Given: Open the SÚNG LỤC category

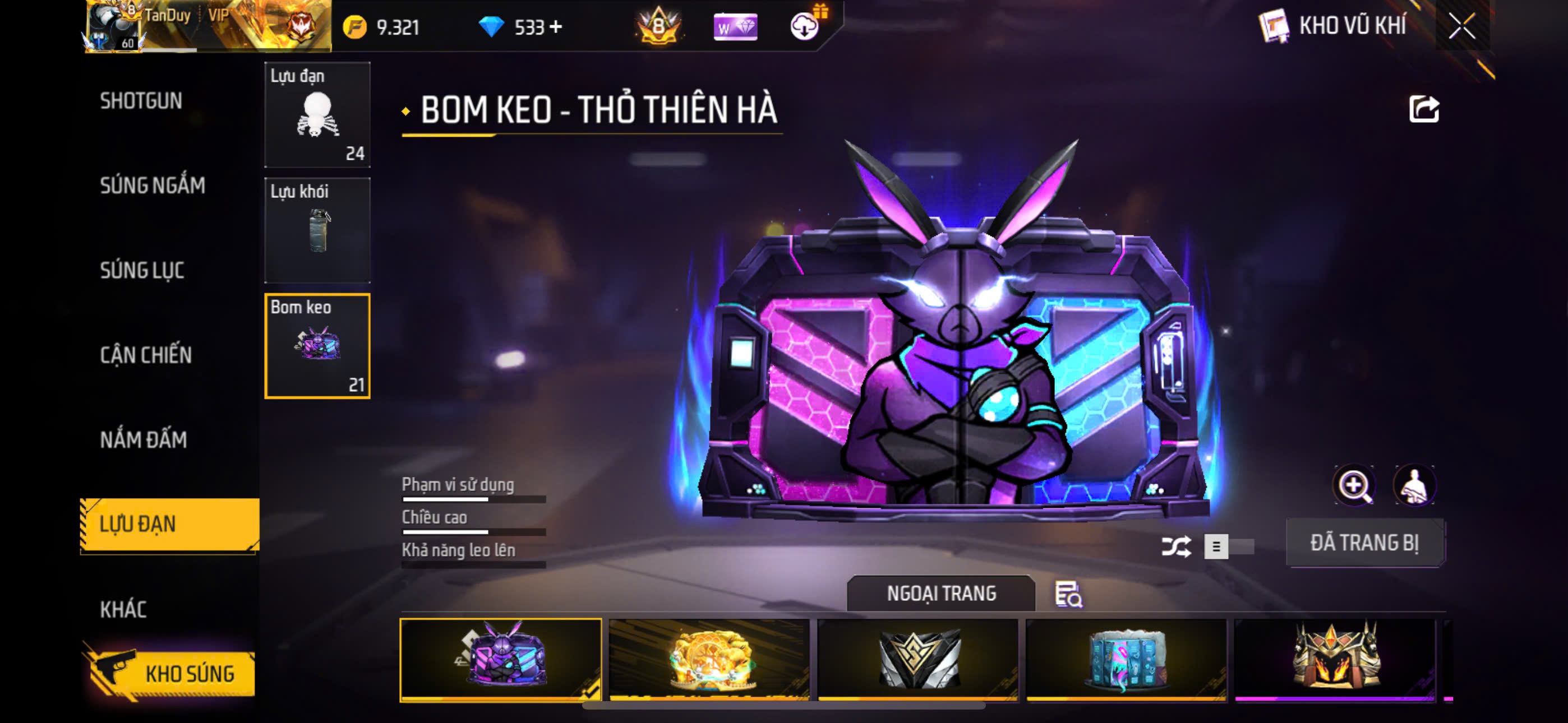Looking at the screenshot, I should tap(142, 270).
